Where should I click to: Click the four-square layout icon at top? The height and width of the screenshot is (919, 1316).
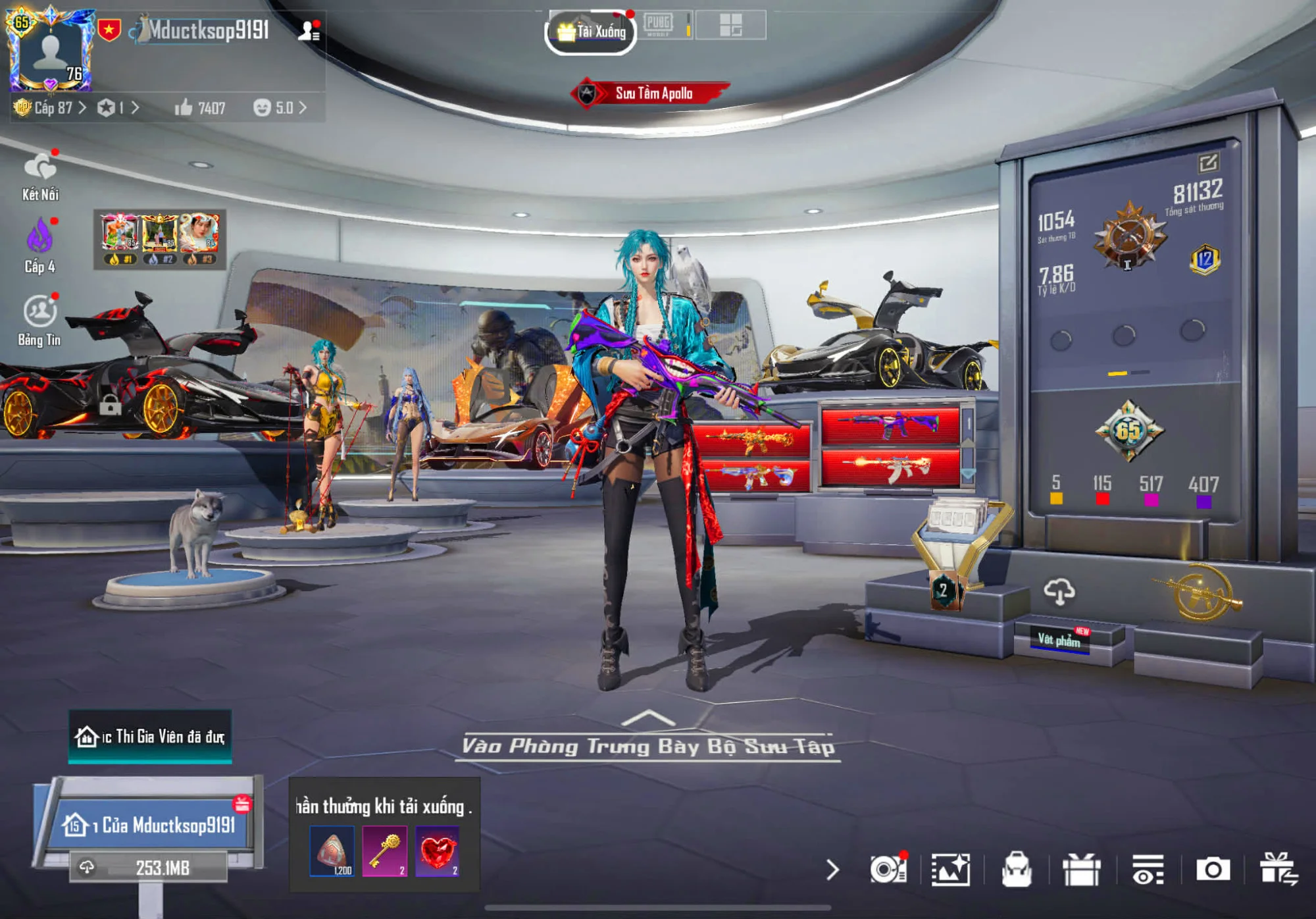point(730,26)
